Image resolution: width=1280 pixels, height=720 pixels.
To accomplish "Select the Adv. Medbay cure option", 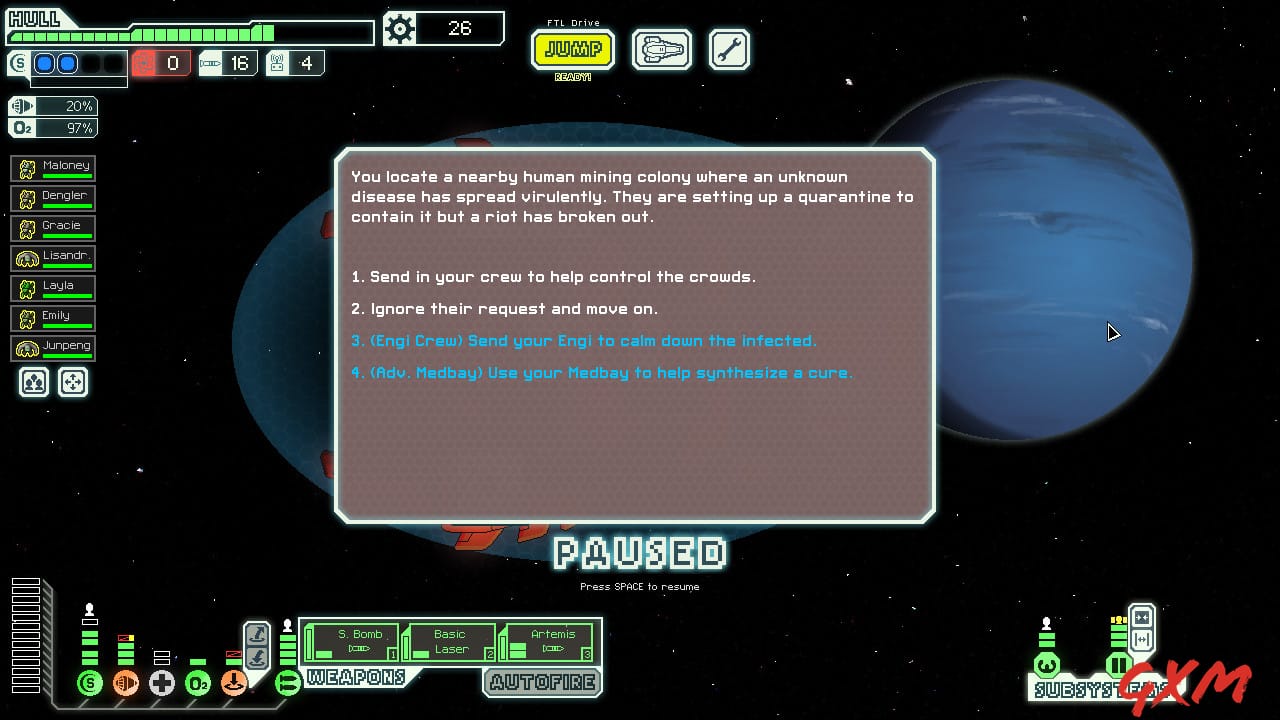I will pos(600,372).
